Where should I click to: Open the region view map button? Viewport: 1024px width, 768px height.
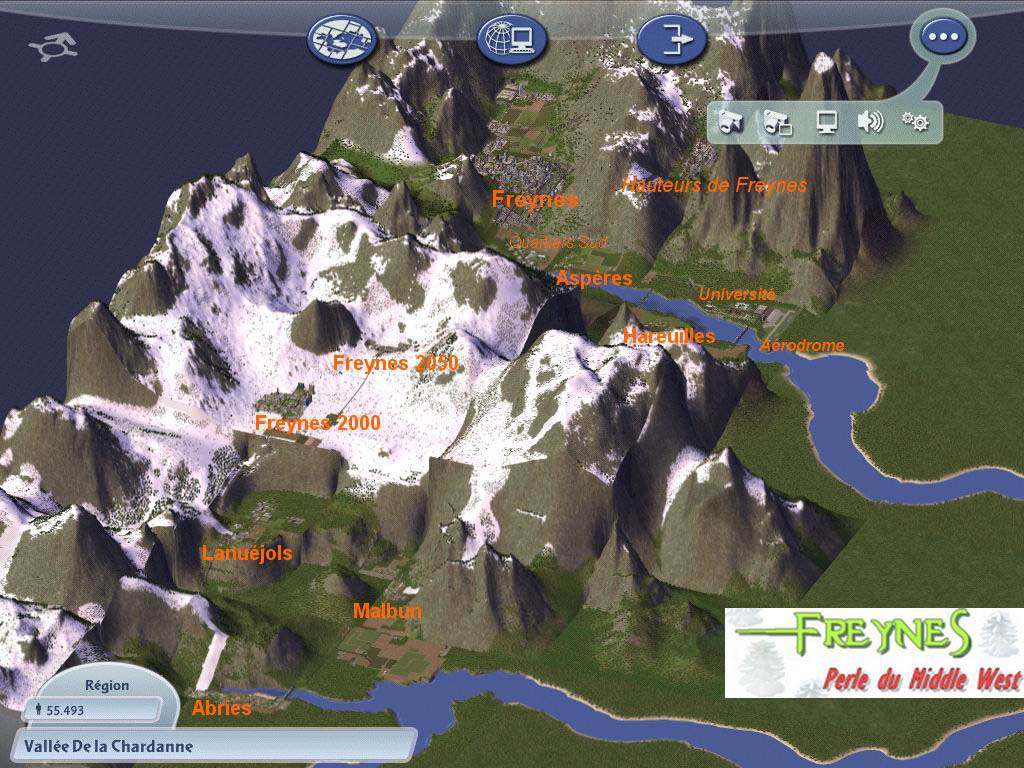pyautogui.click(x=342, y=40)
